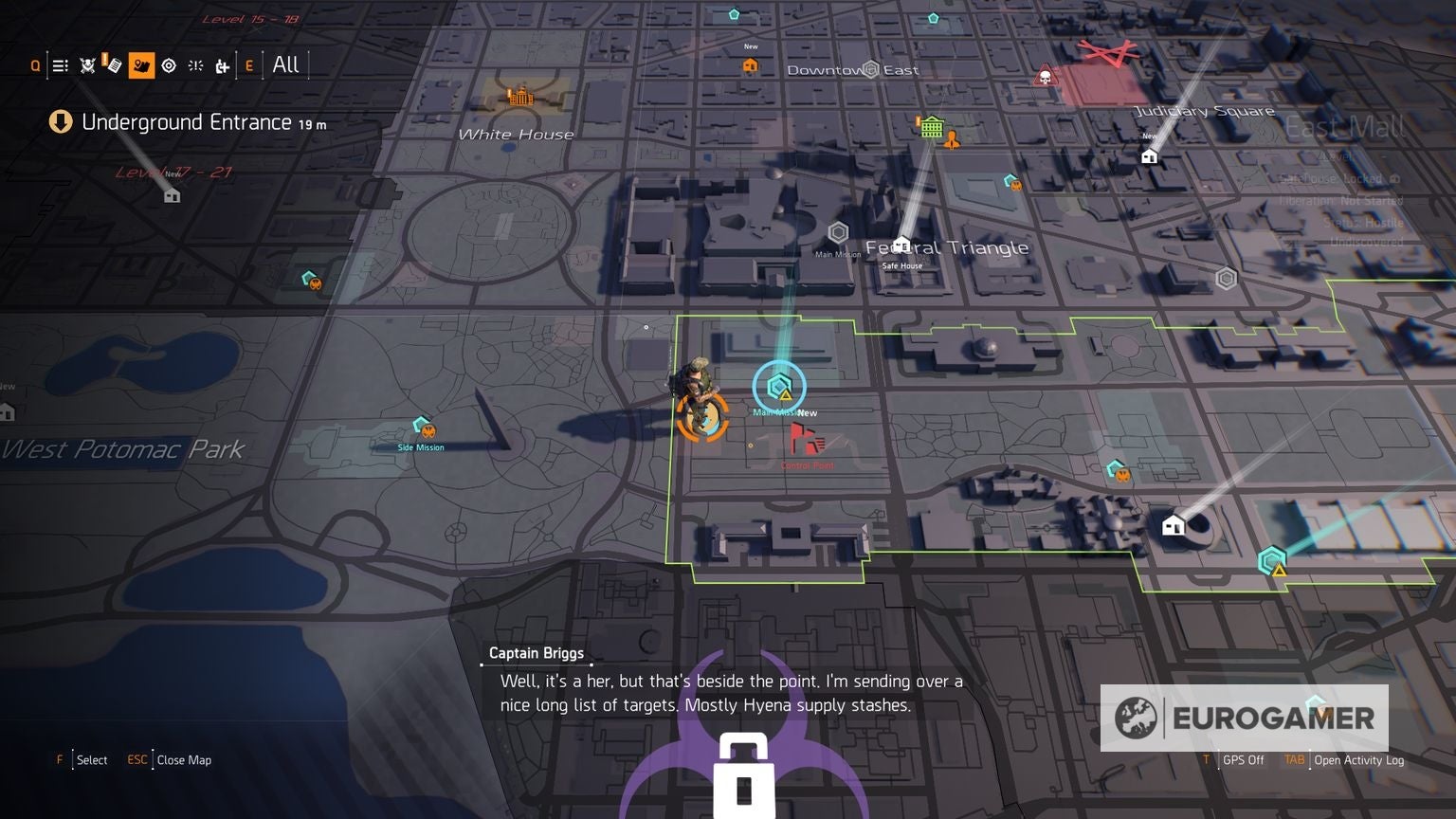Select the intel notes filter icon in the toolbar

point(114,64)
